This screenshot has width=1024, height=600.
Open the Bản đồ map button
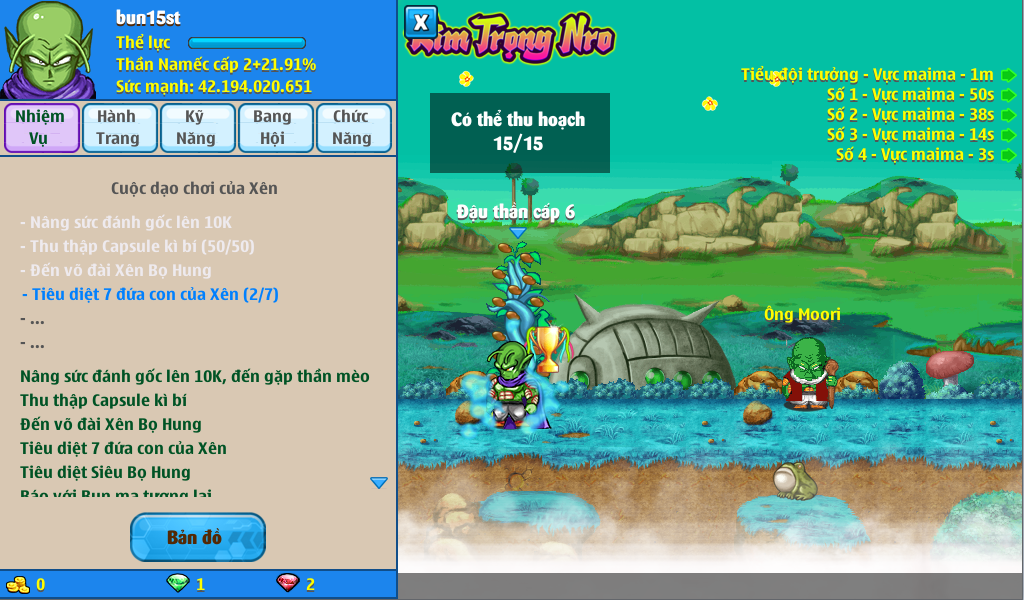[x=198, y=537]
